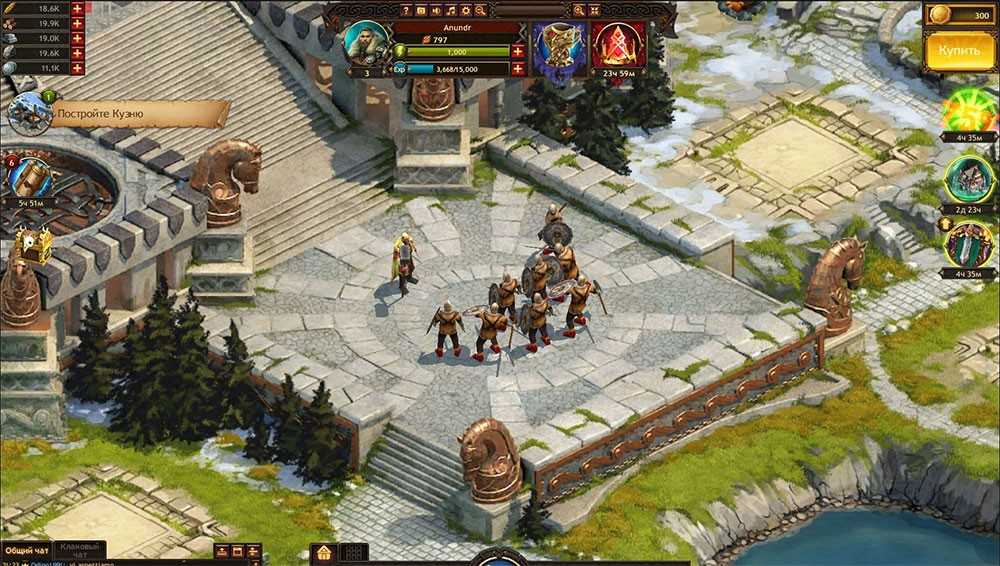
Task: Open the barrel task icon with 5ч 51м
Action: 30,178
